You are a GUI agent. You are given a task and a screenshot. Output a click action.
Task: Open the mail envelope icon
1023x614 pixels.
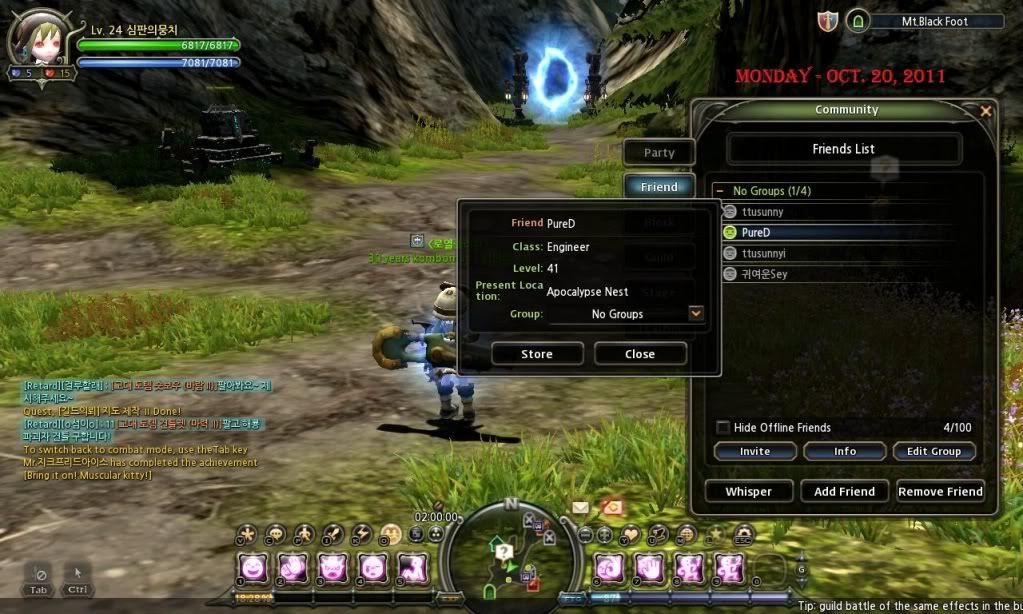(580, 508)
